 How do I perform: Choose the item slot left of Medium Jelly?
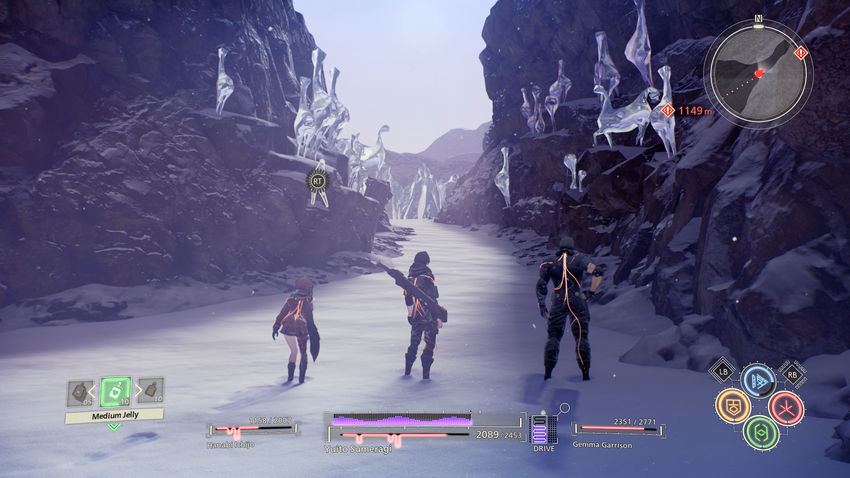(x=80, y=393)
